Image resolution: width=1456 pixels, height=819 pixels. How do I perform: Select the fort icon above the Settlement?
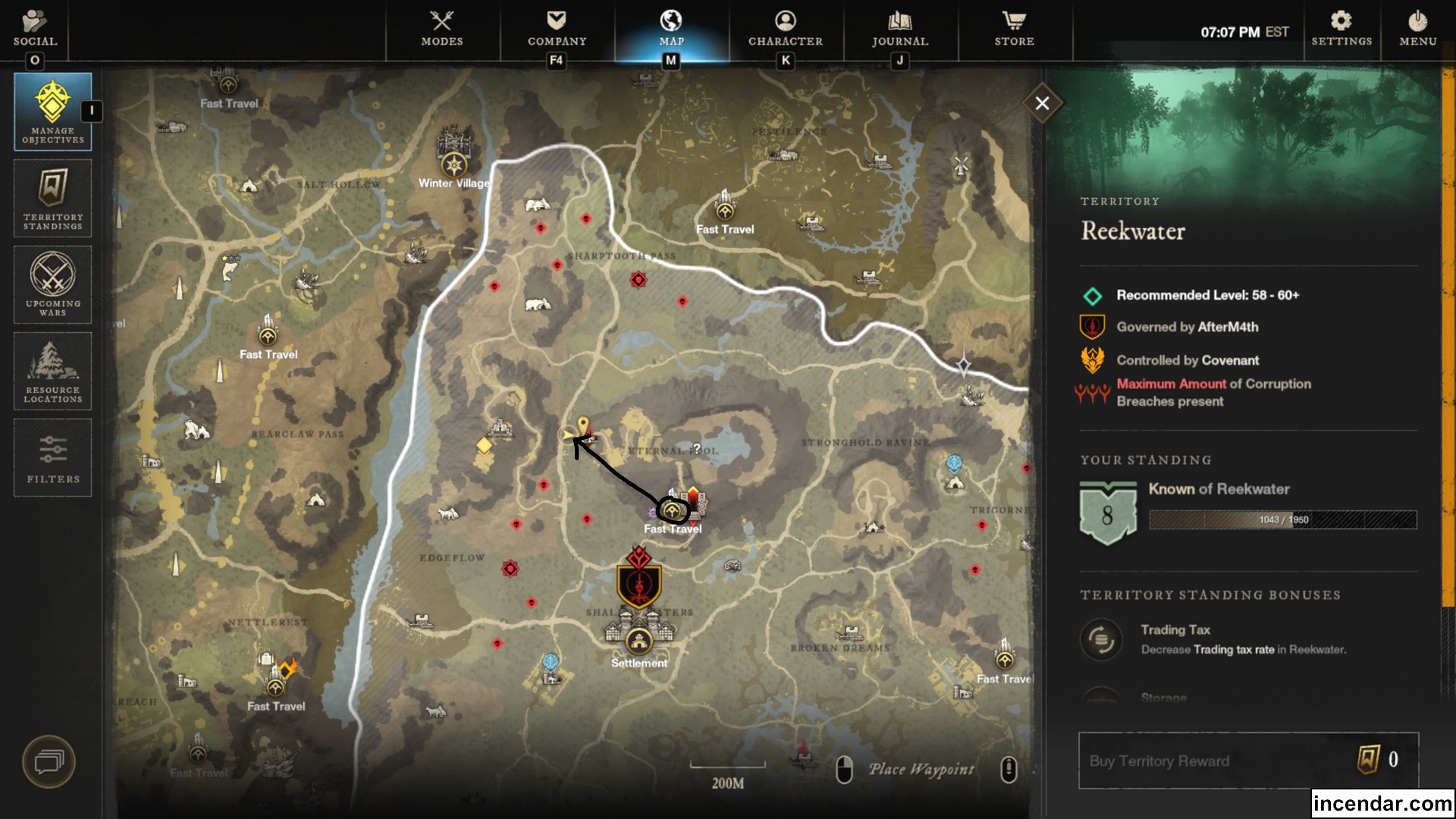pyautogui.click(x=638, y=584)
